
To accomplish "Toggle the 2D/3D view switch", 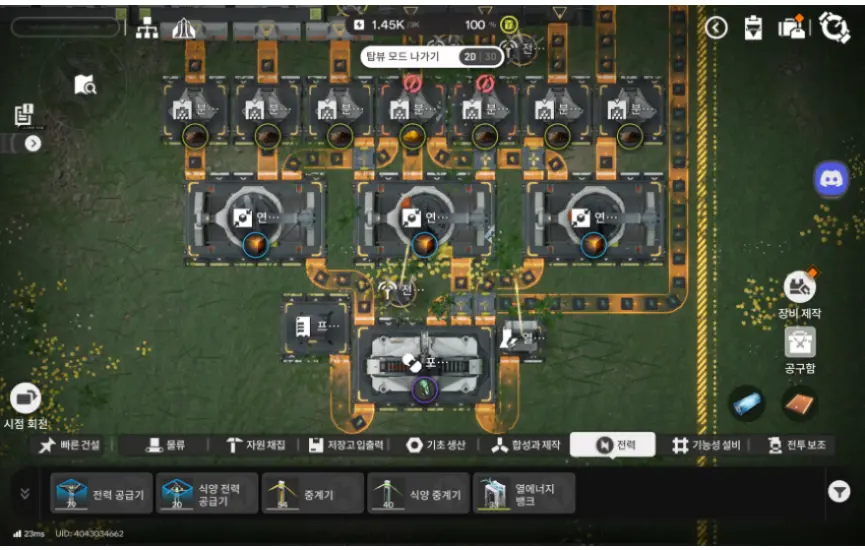I will point(479,57).
